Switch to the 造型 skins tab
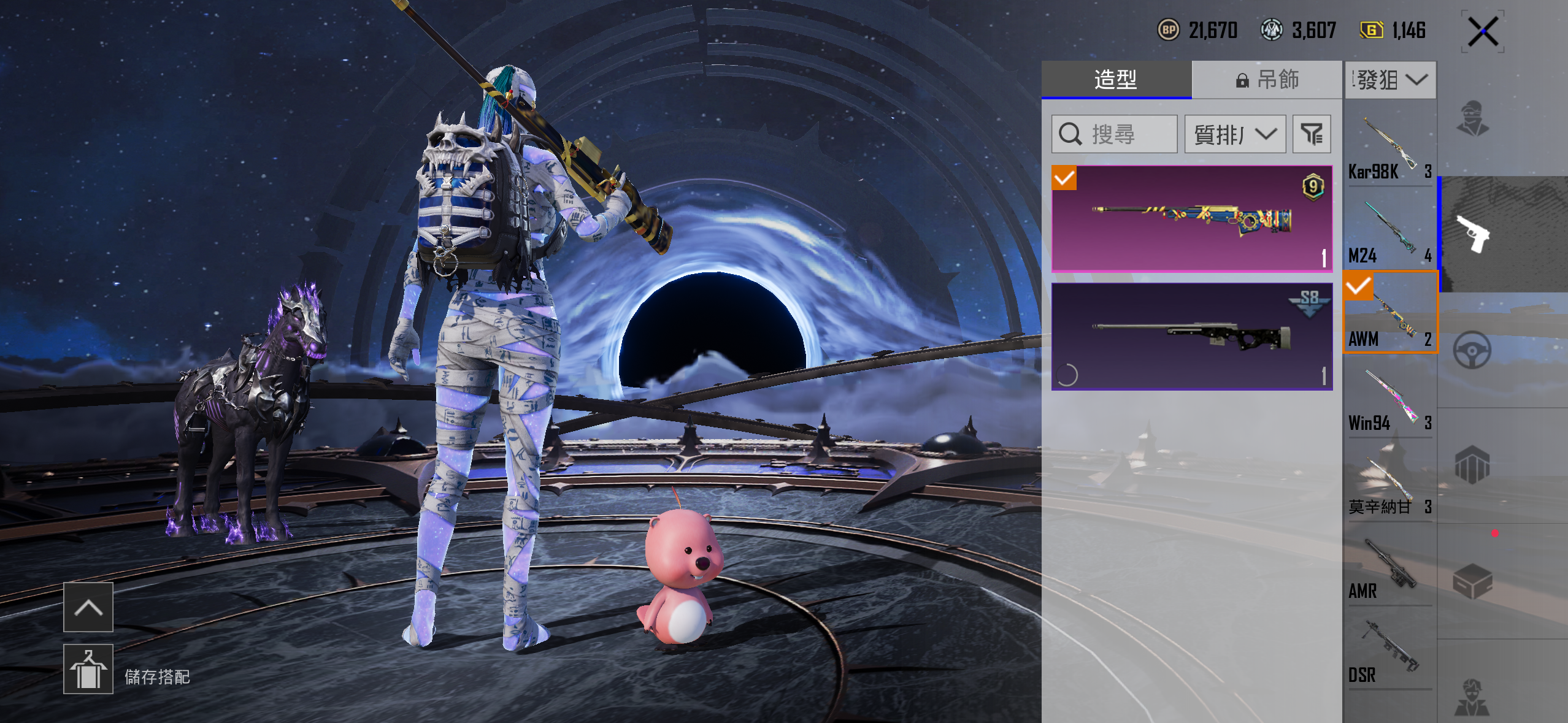Viewport: 1568px width, 723px height. [1116, 80]
